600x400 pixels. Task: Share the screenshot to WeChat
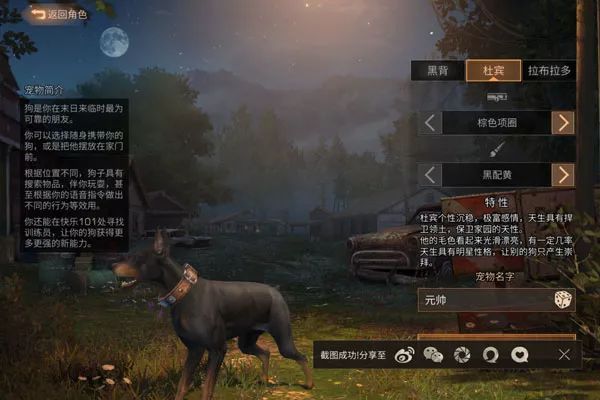tap(432, 354)
